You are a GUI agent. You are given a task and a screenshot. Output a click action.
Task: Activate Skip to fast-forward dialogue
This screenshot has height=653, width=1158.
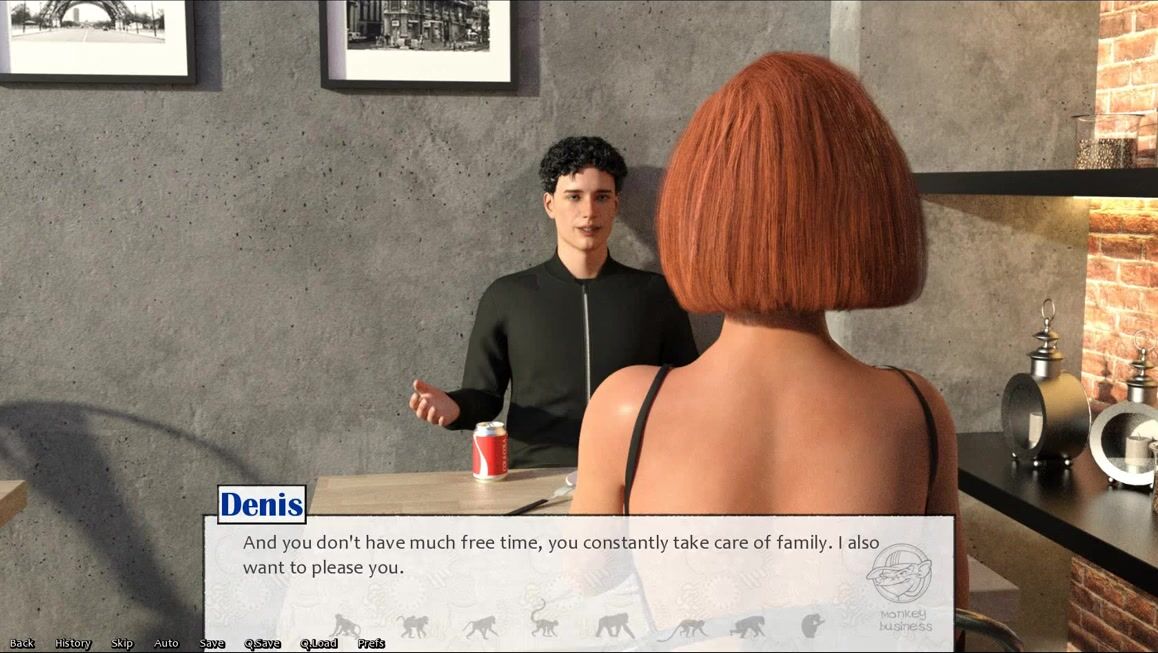(122, 643)
